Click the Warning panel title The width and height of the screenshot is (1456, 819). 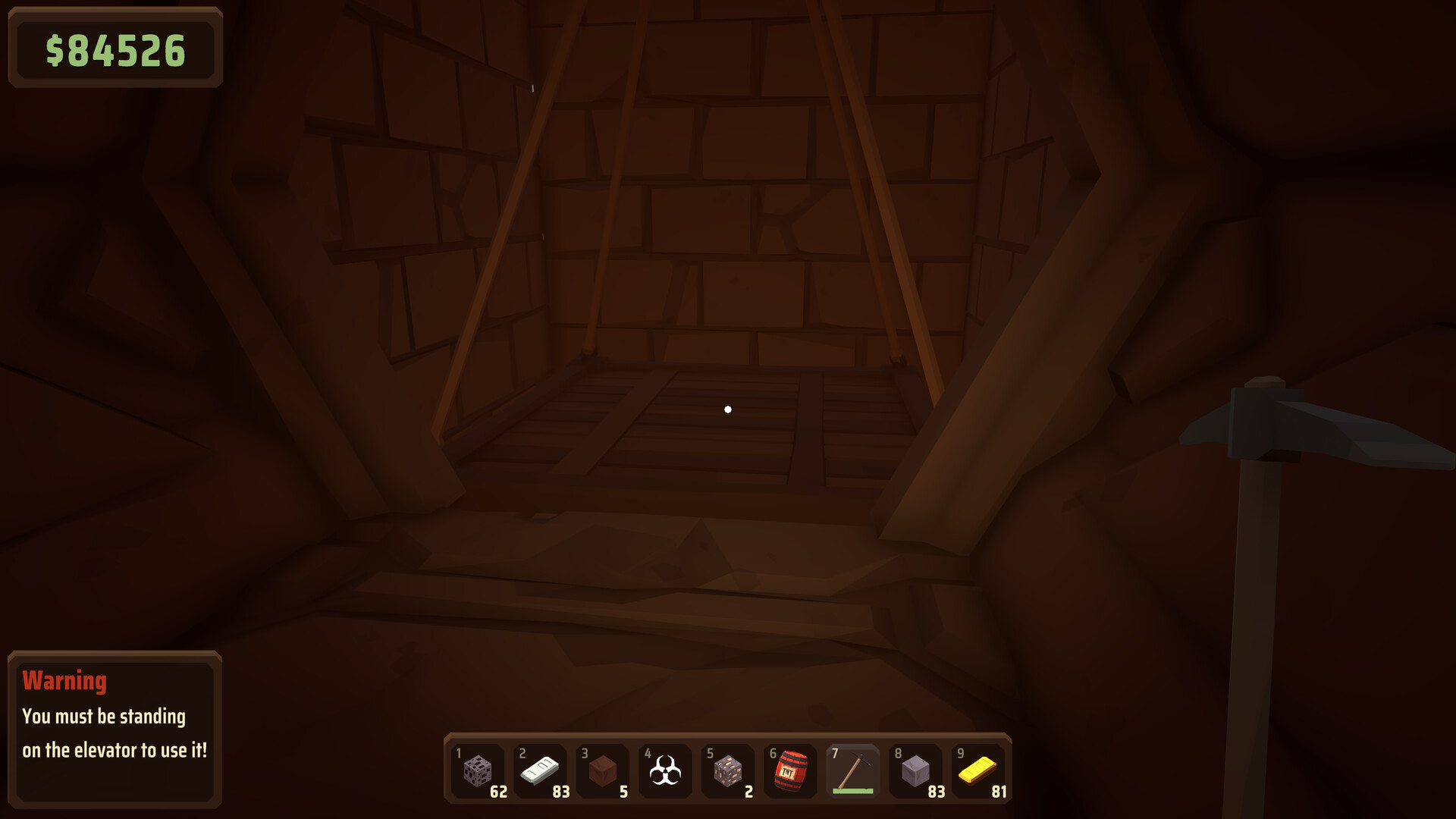(x=64, y=681)
